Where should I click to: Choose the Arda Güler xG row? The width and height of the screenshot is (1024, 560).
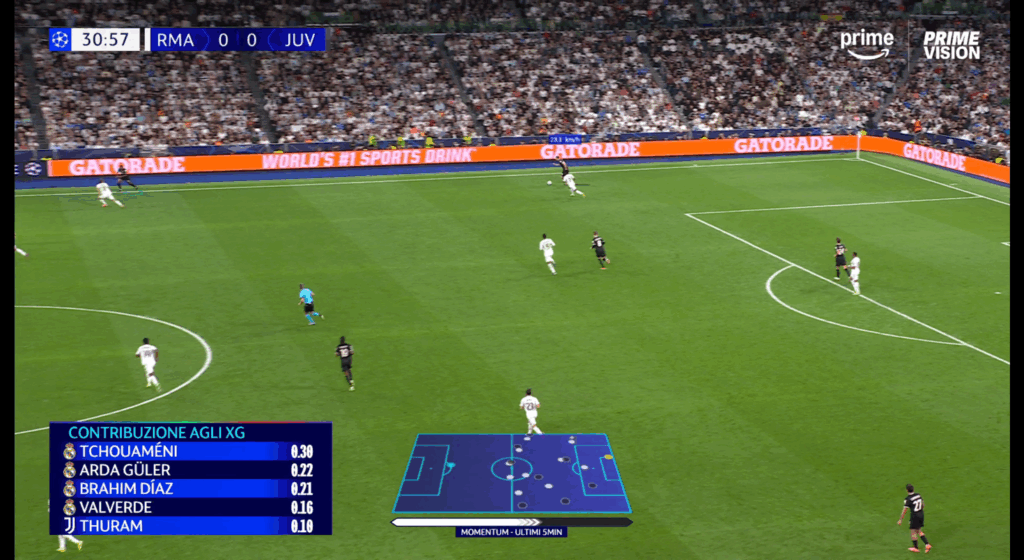click(190, 470)
